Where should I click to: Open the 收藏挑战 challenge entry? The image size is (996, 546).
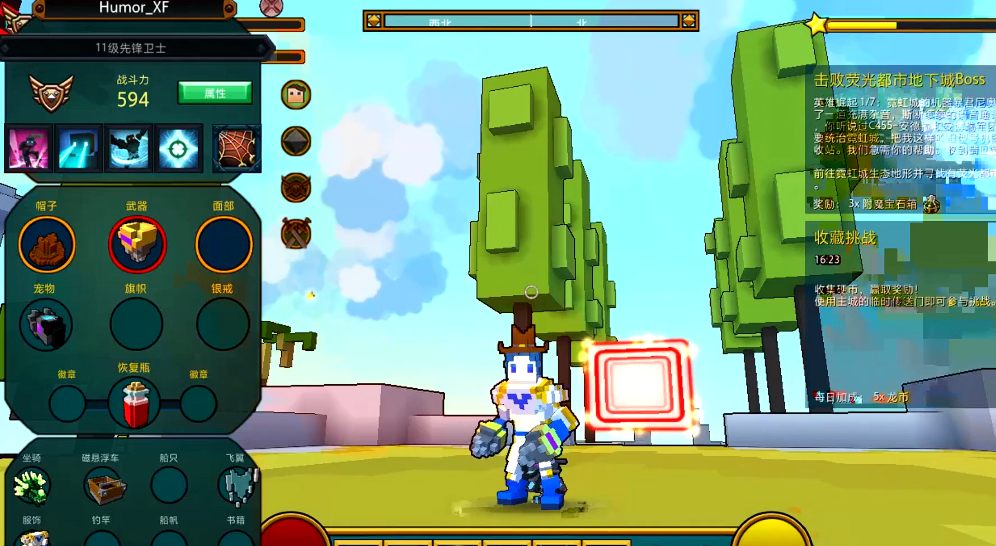845,237
